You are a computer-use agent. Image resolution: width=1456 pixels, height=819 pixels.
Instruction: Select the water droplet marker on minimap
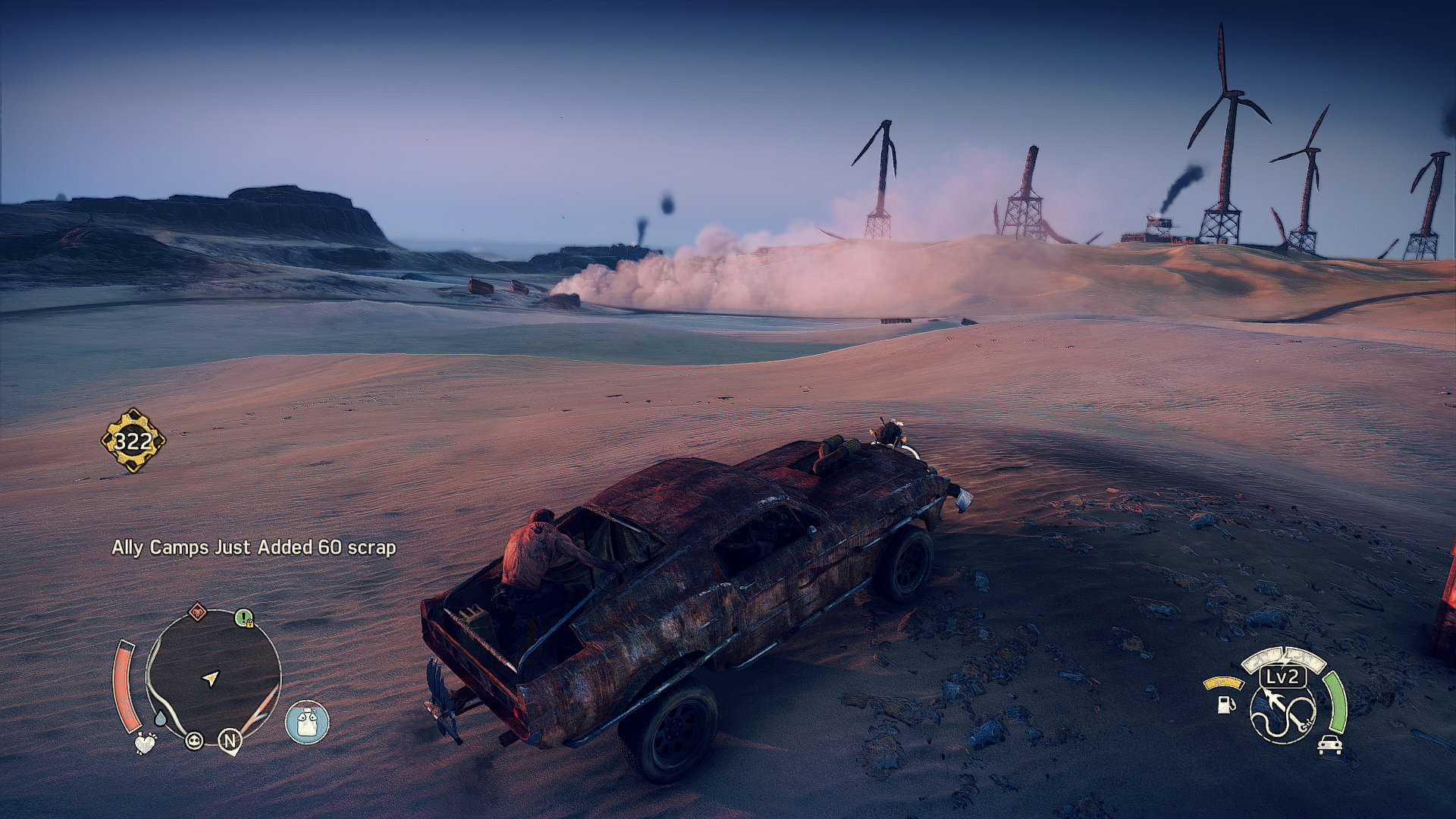point(161,717)
